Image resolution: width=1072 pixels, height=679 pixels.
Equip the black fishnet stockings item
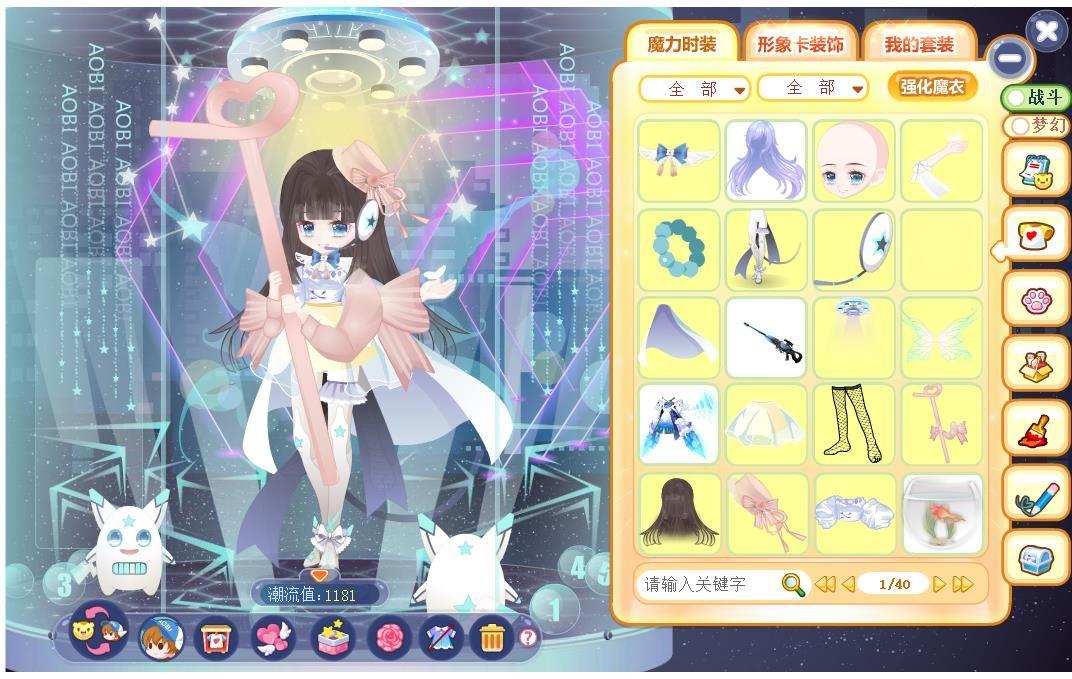pos(854,425)
